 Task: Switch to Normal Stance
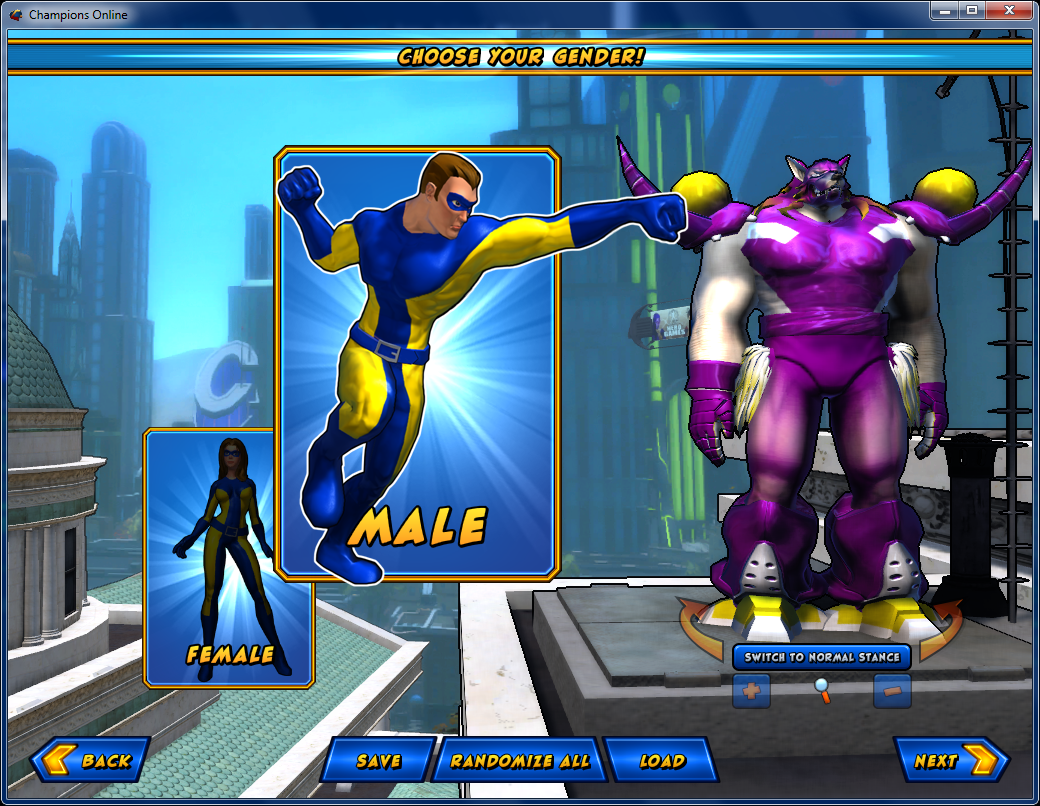pyautogui.click(x=822, y=657)
